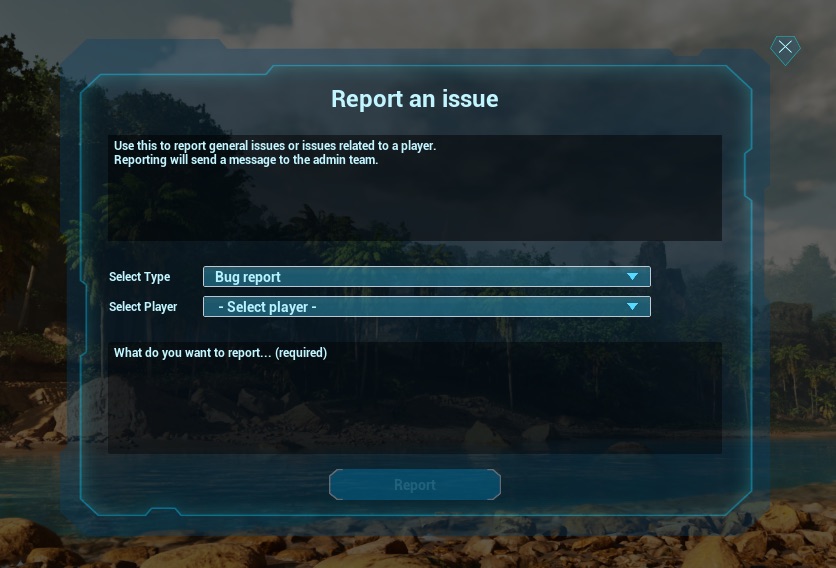Open the Select Type dropdown
Screen dimensions: 836x568
click(x=426, y=277)
